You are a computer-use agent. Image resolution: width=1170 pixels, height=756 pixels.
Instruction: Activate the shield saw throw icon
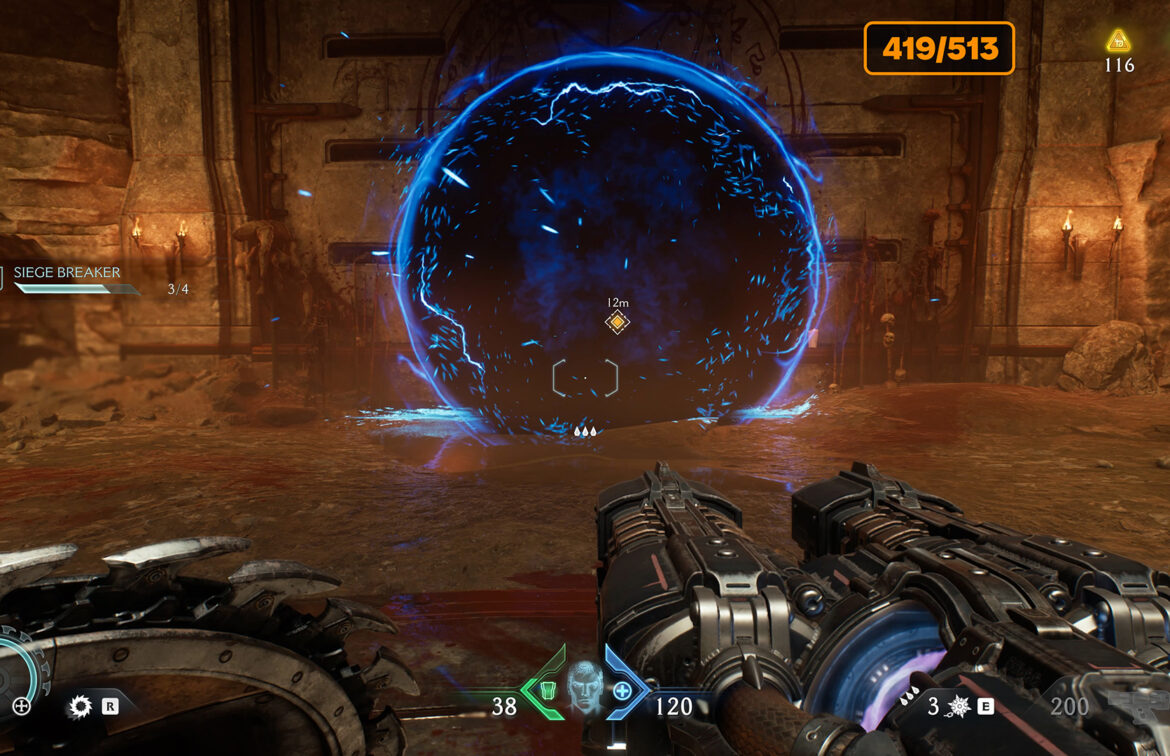tap(80, 707)
